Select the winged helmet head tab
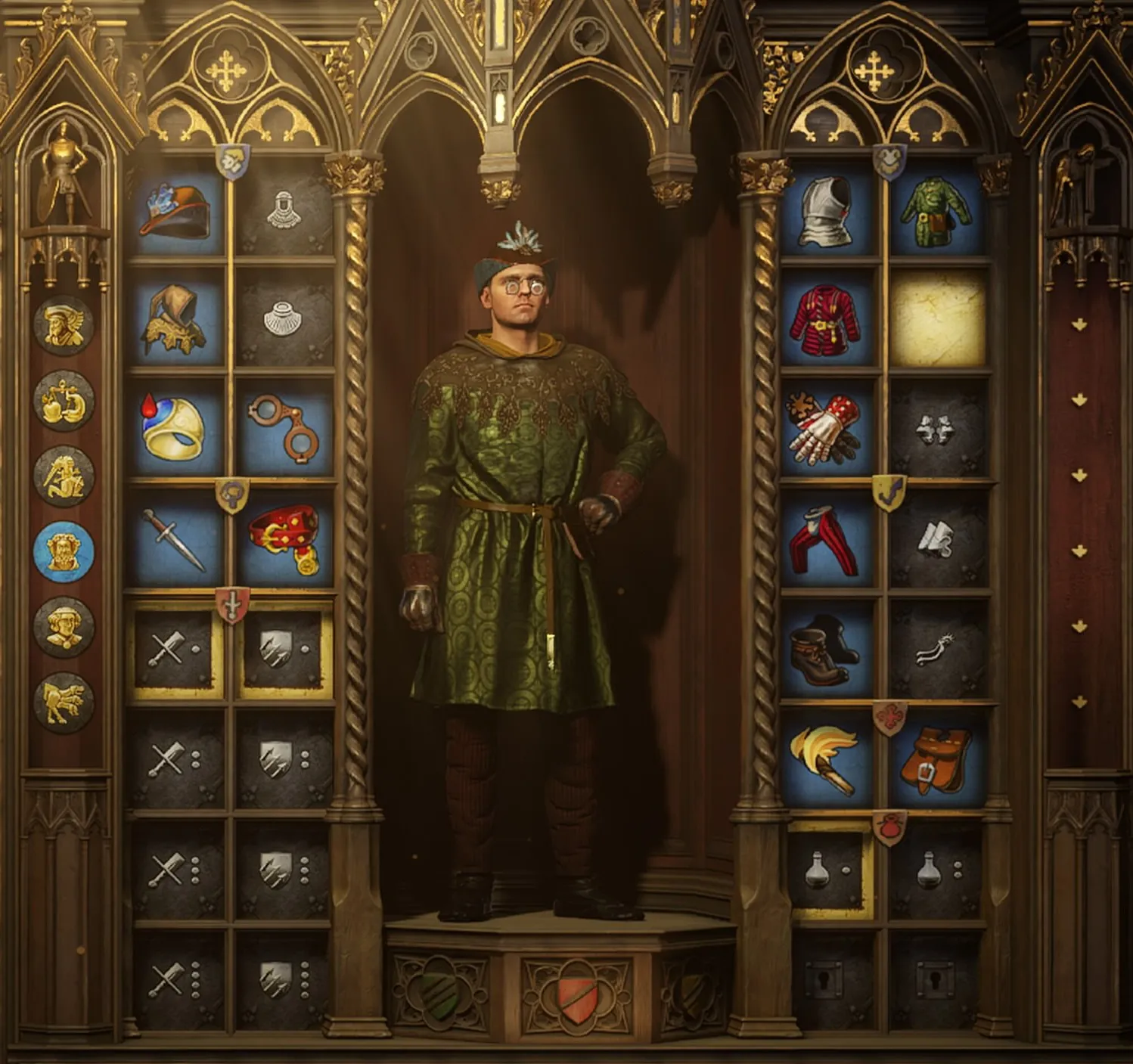The height and width of the screenshot is (1064, 1133). pos(64,326)
